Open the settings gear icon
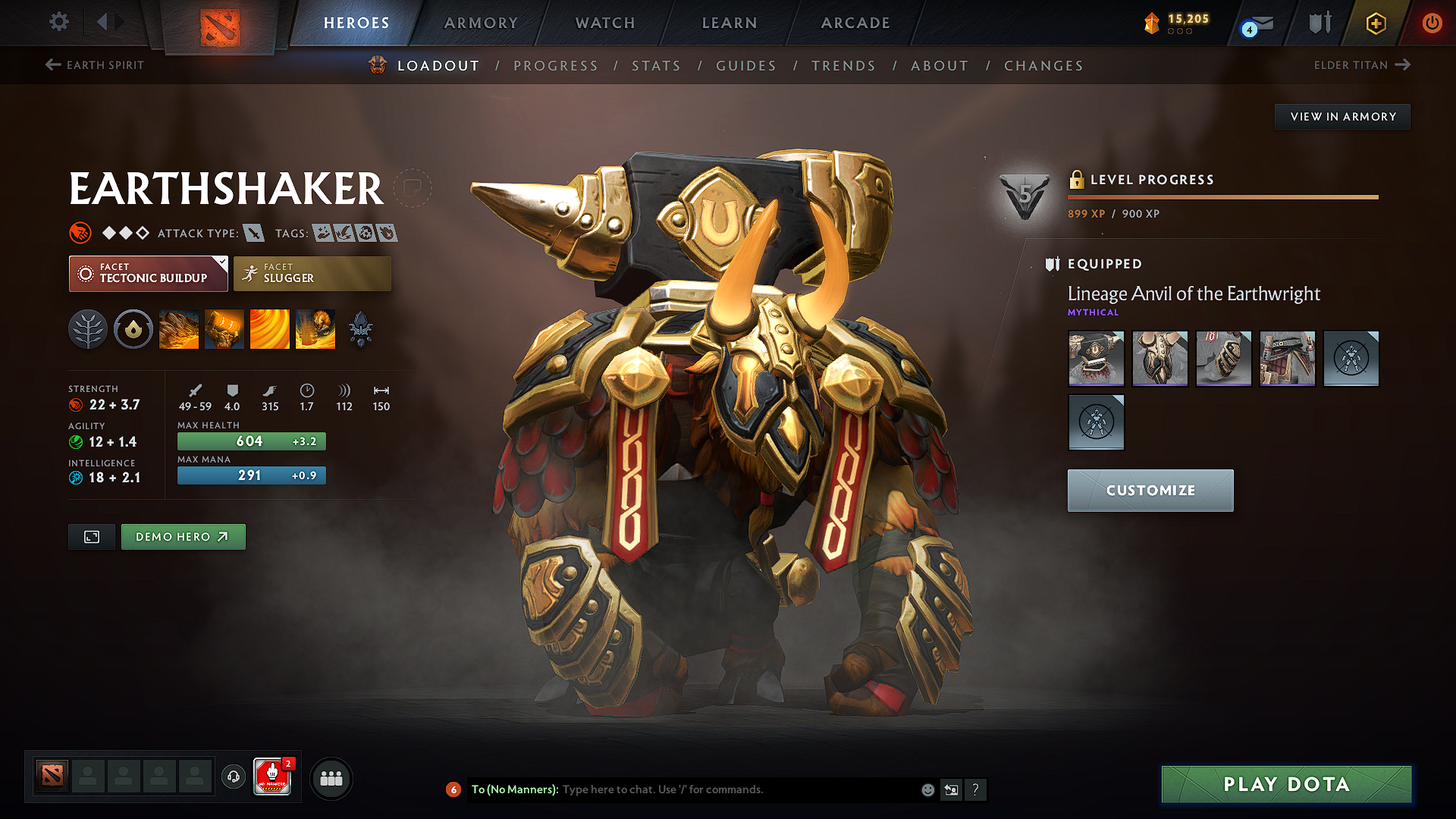 pyautogui.click(x=58, y=23)
